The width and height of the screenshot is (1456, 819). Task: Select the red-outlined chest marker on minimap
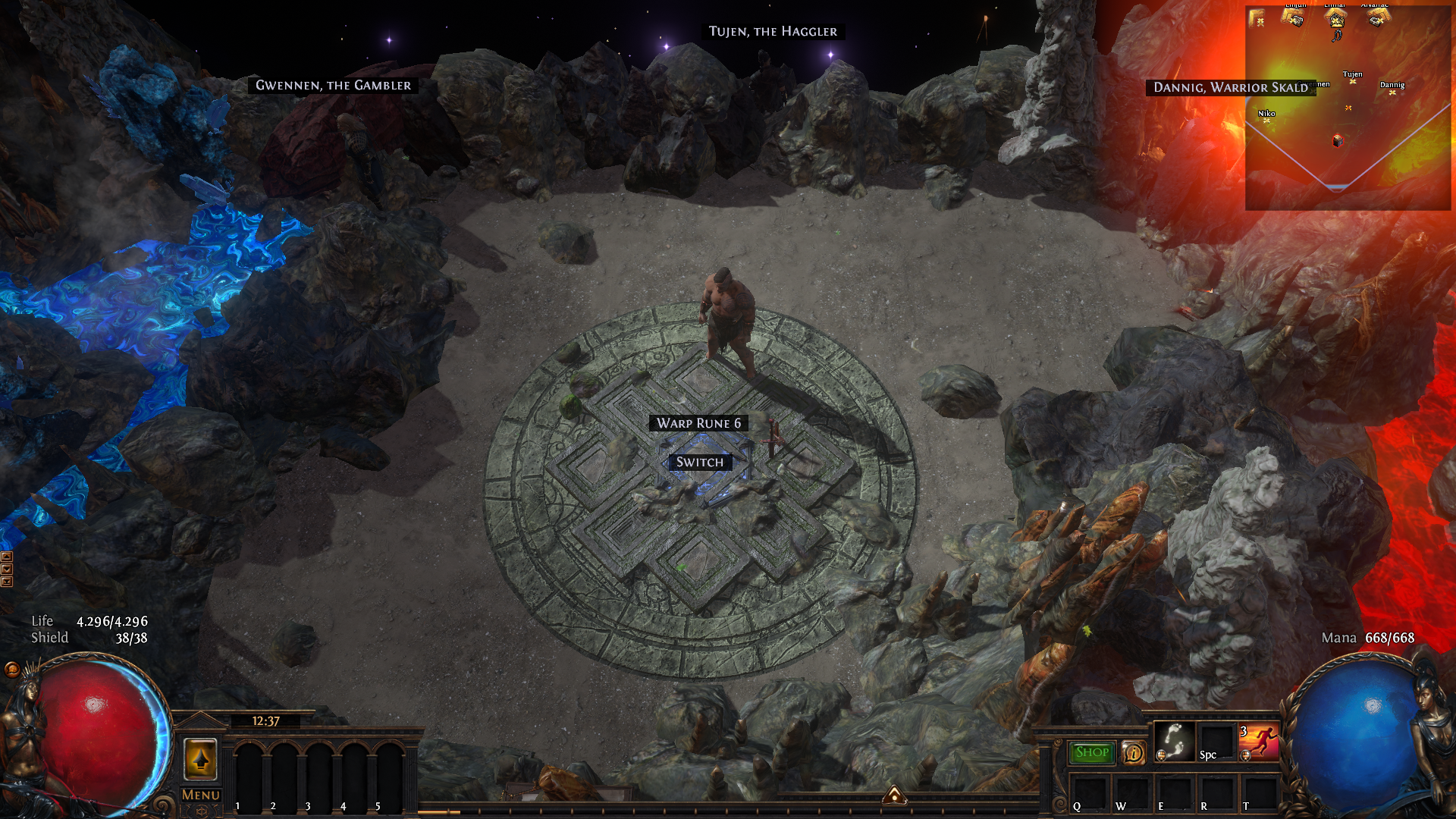click(x=1338, y=140)
